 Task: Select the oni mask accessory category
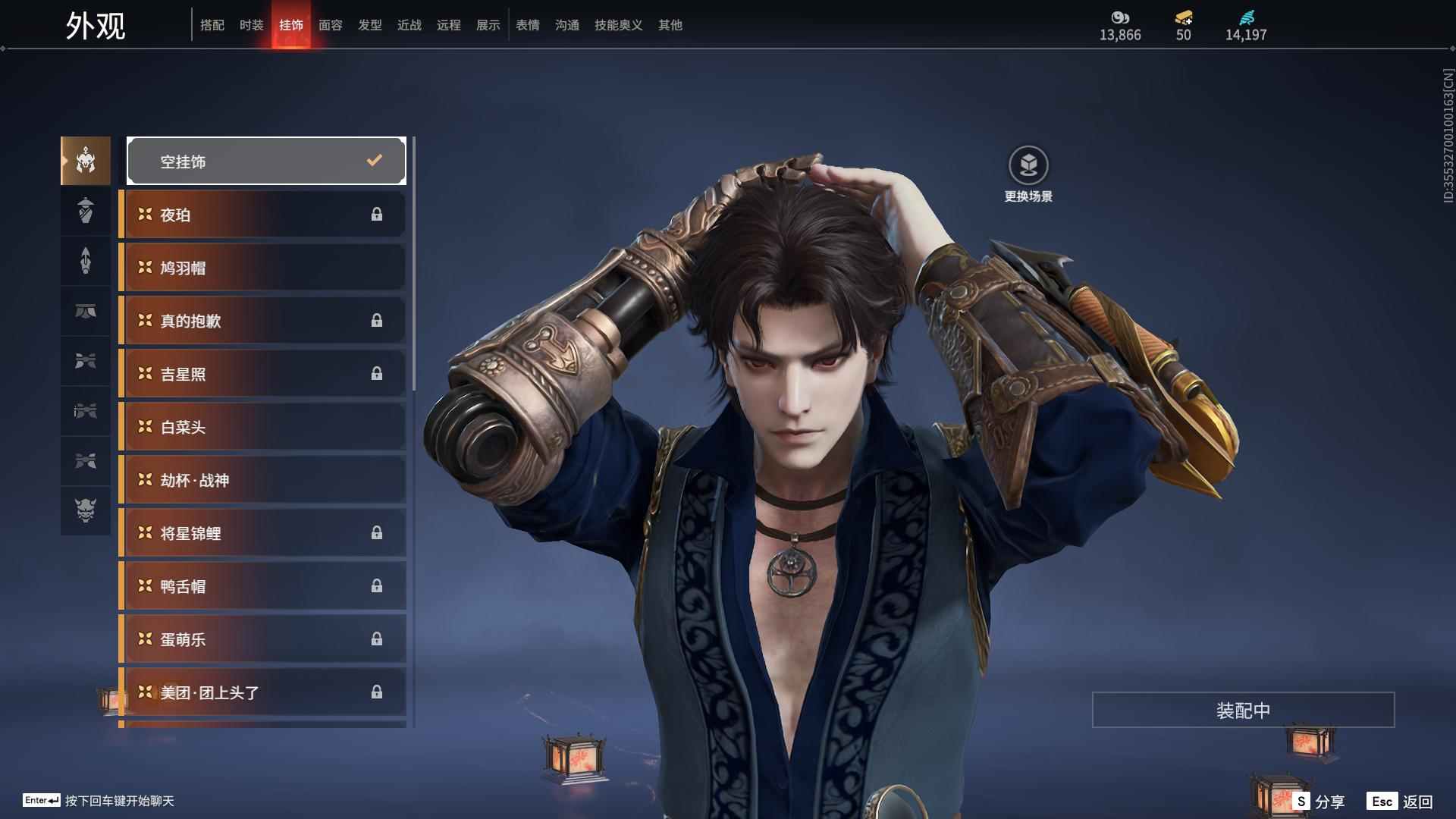86,510
